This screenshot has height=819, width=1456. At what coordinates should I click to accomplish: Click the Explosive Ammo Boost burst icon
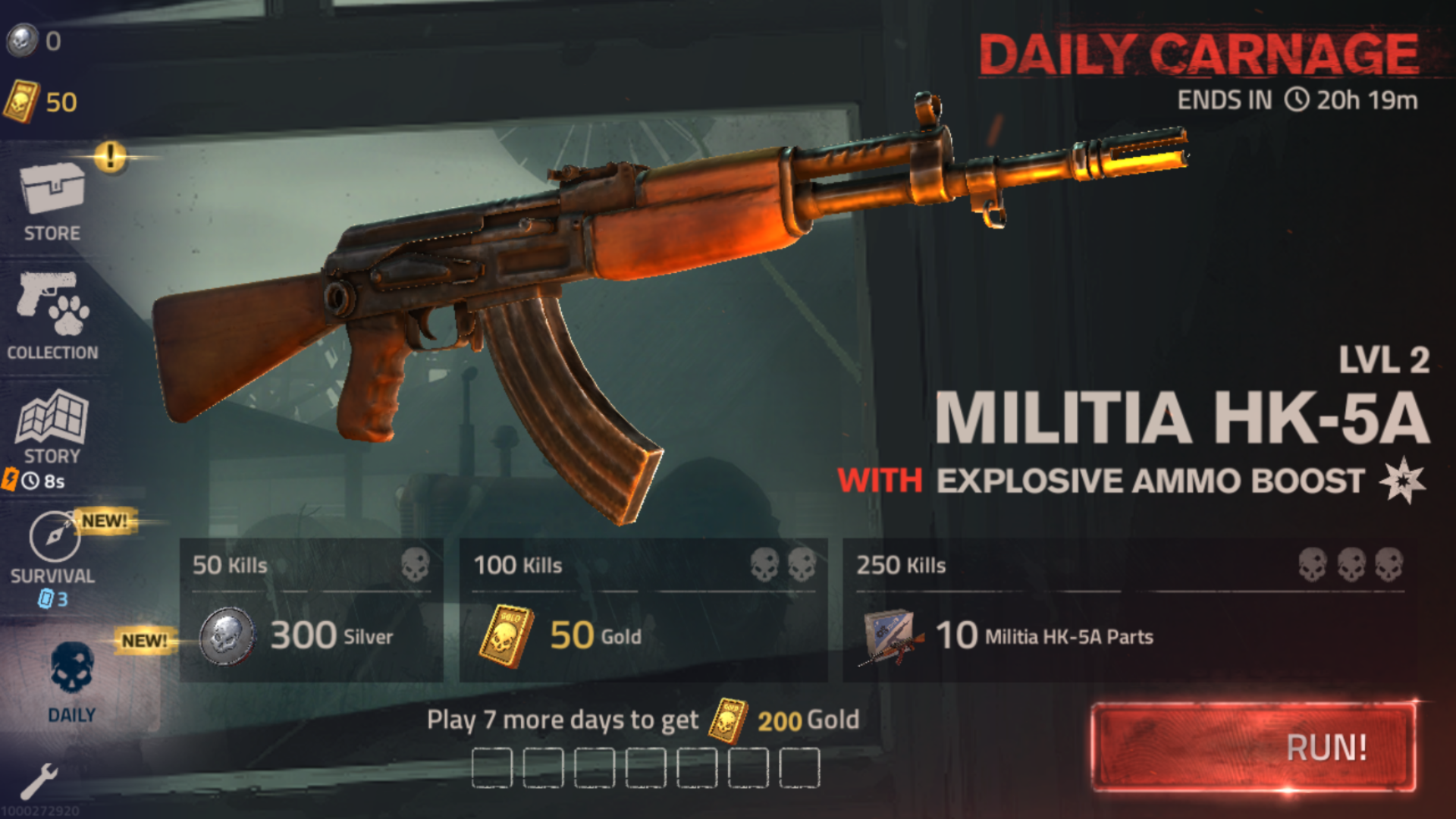point(1402,479)
